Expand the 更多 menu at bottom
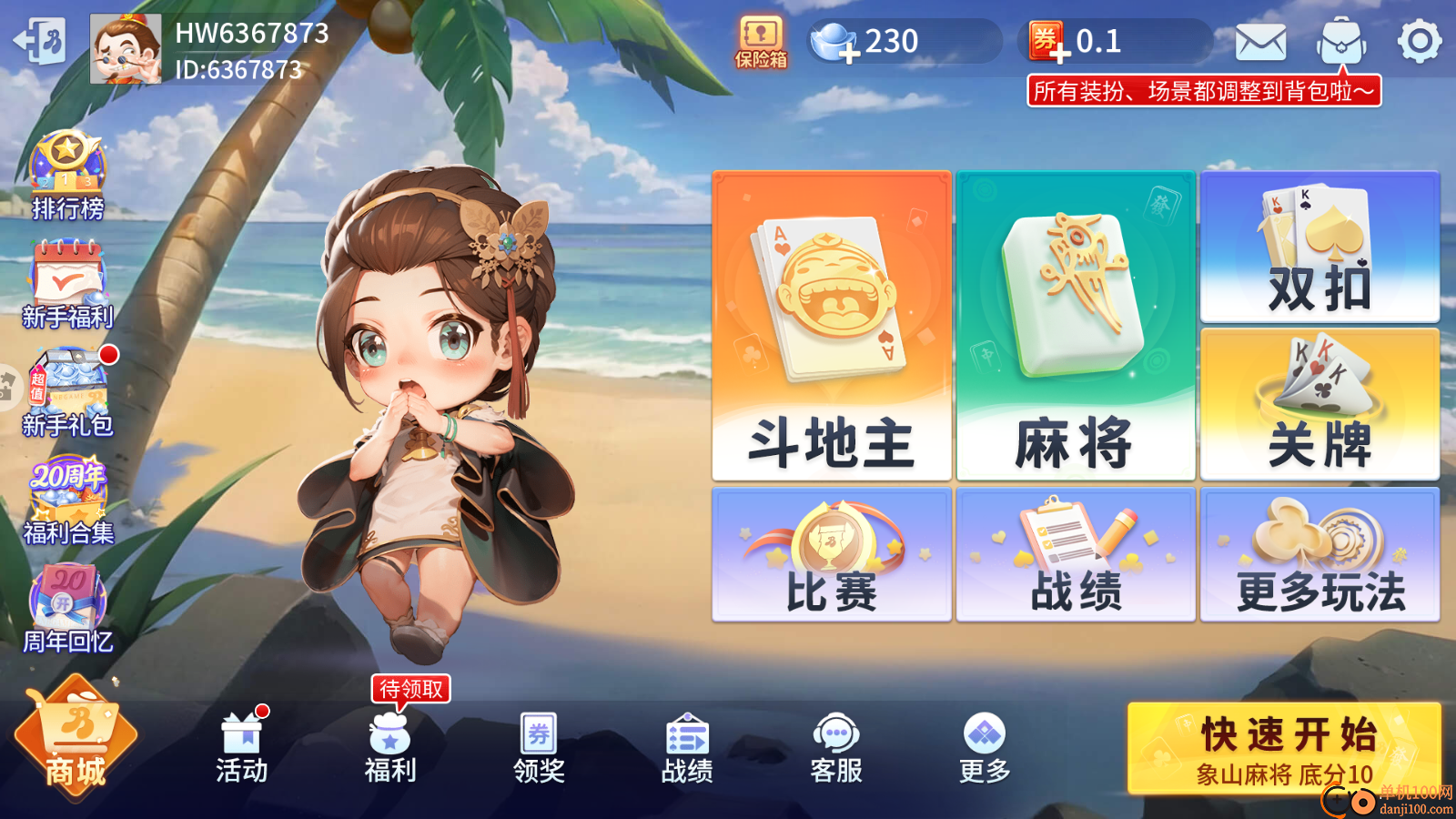The height and width of the screenshot is (819, 1456). tap(984, 746)
